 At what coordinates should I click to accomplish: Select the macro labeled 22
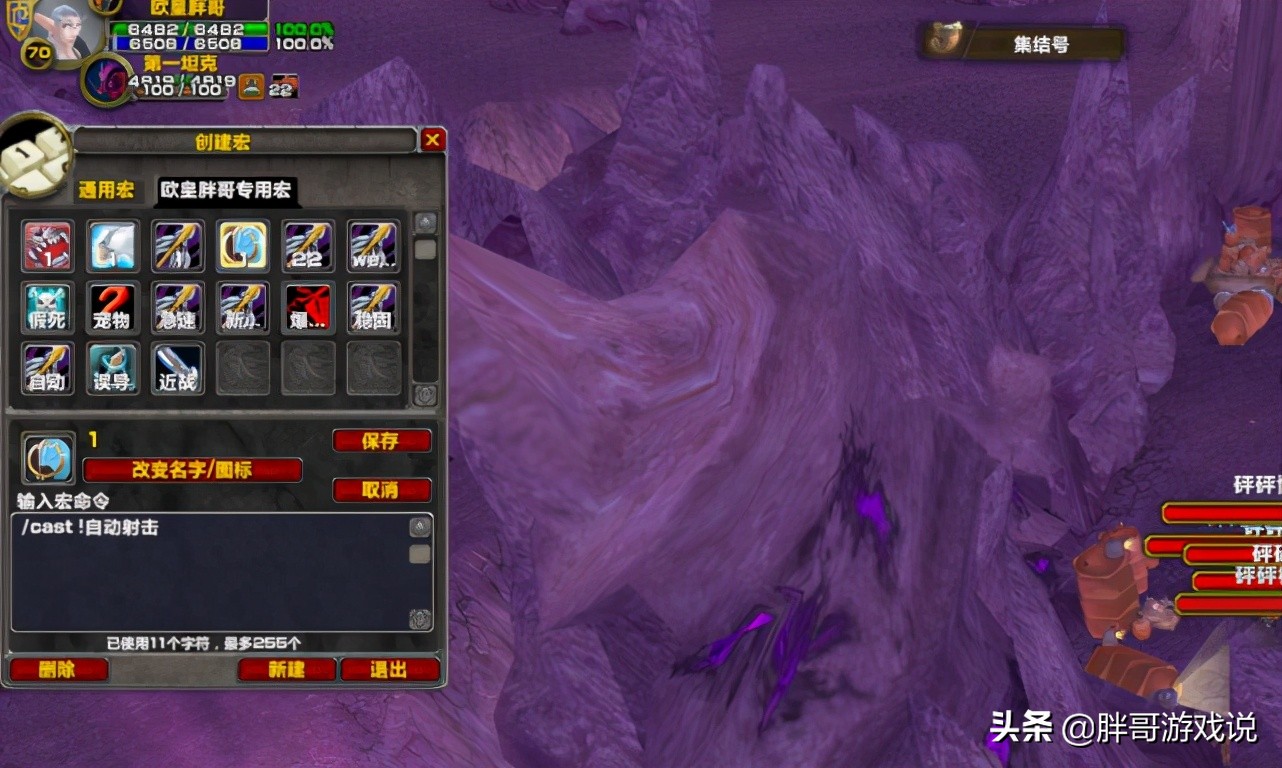click(308, 246)
